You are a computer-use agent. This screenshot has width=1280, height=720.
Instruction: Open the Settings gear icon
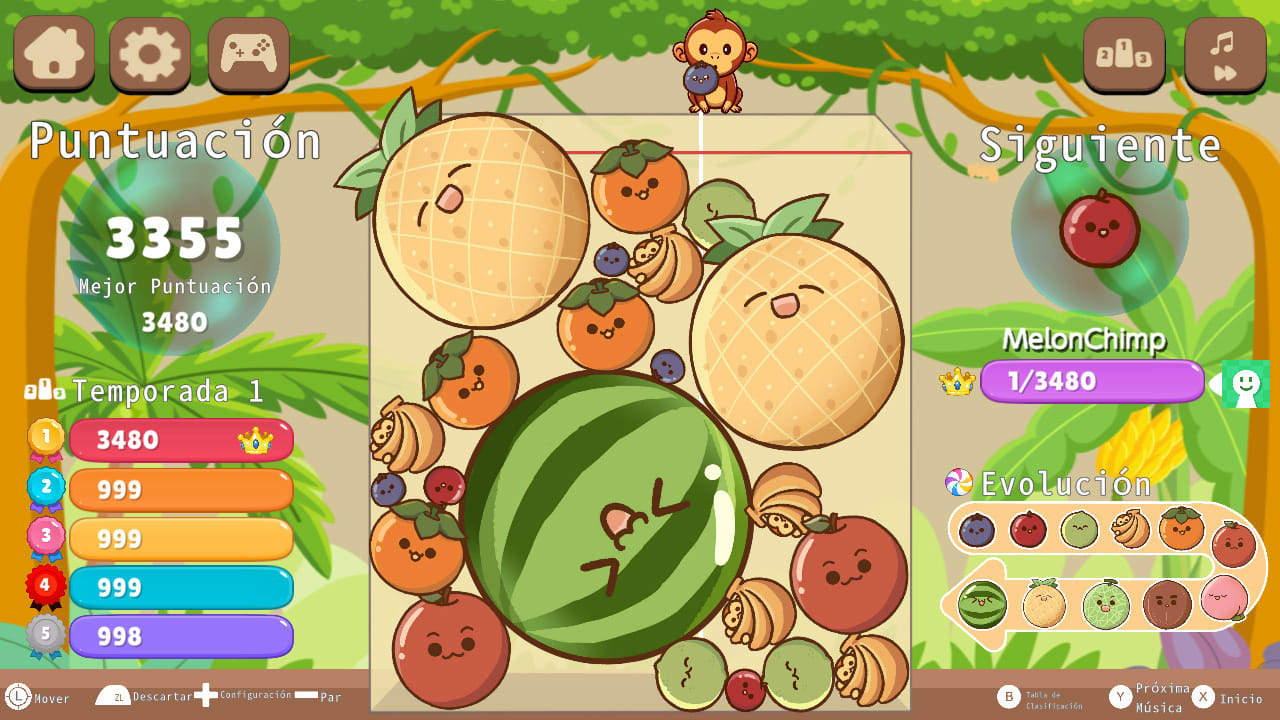tap(148, 55)
